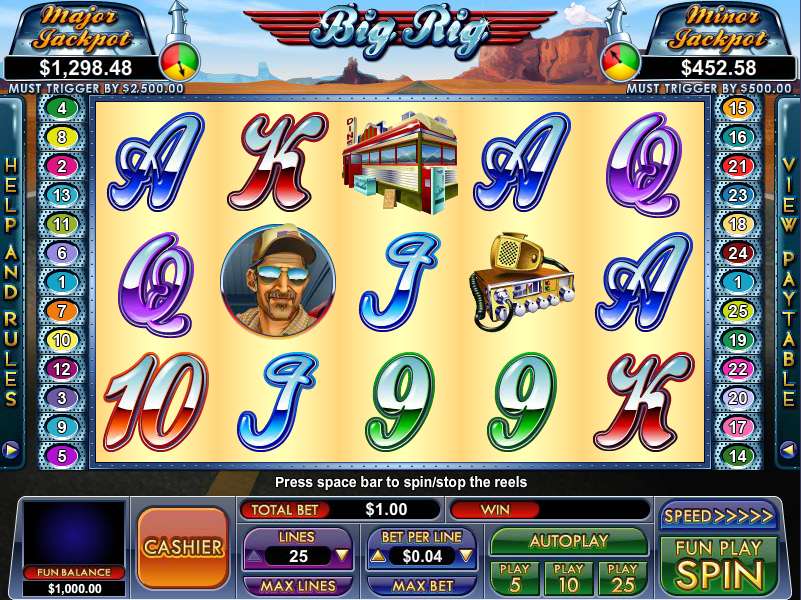The height and width of the screenshot is (600, 801).
Task: Start Autoplay mode
Action: click(569, 541)
